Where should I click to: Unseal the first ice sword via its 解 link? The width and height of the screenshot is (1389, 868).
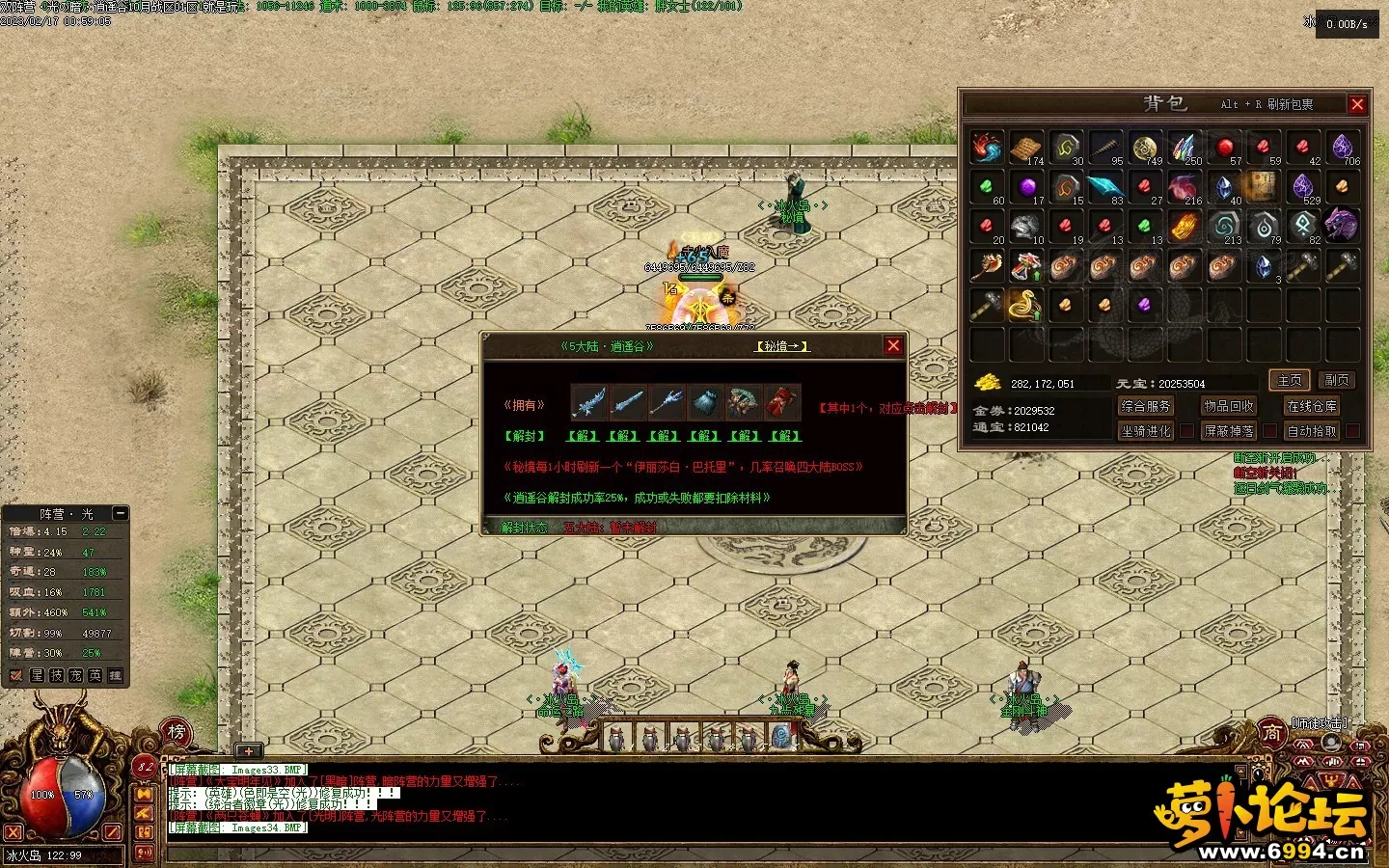[582, 436]
